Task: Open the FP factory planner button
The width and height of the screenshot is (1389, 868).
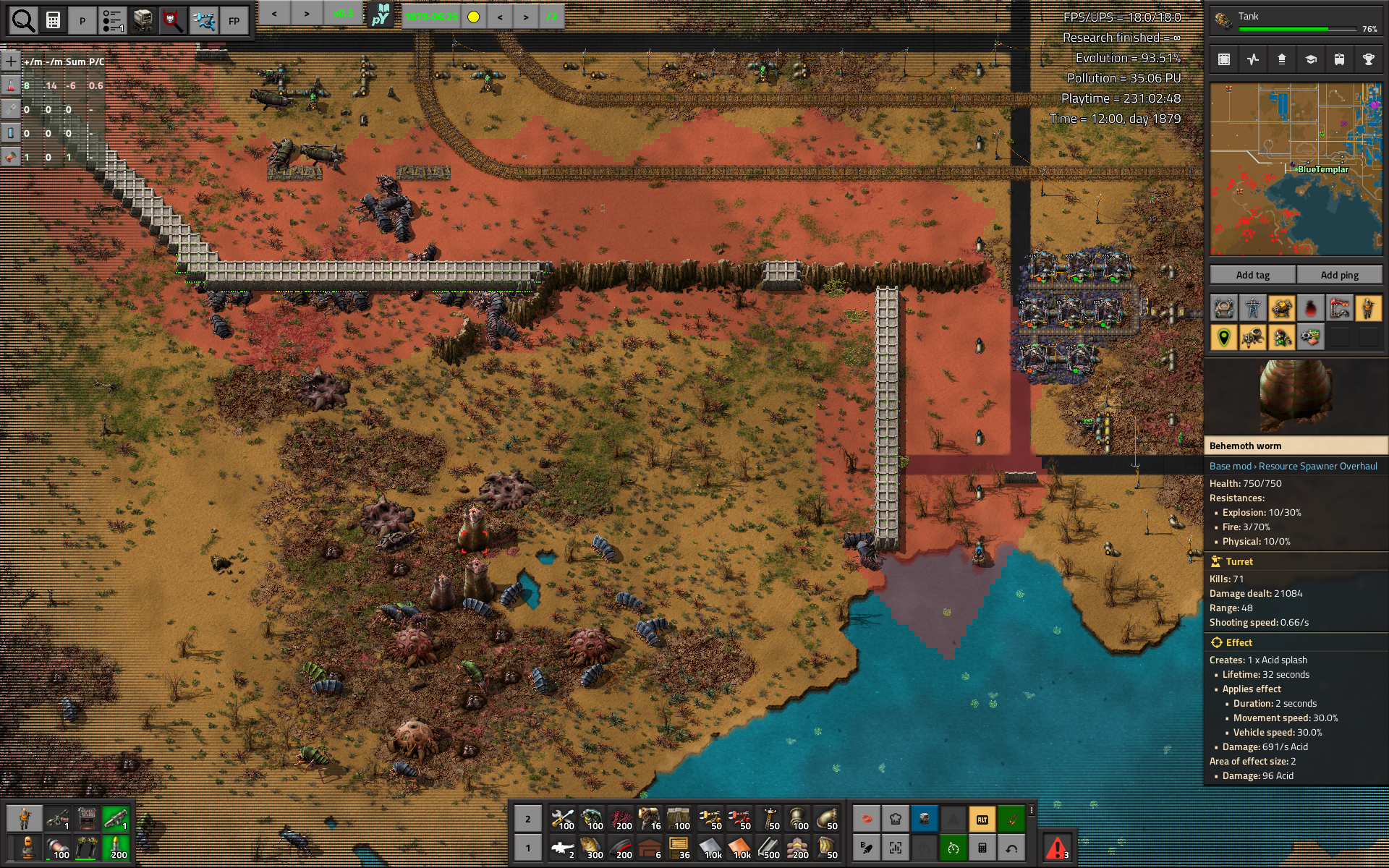Action: coord(234,21)
